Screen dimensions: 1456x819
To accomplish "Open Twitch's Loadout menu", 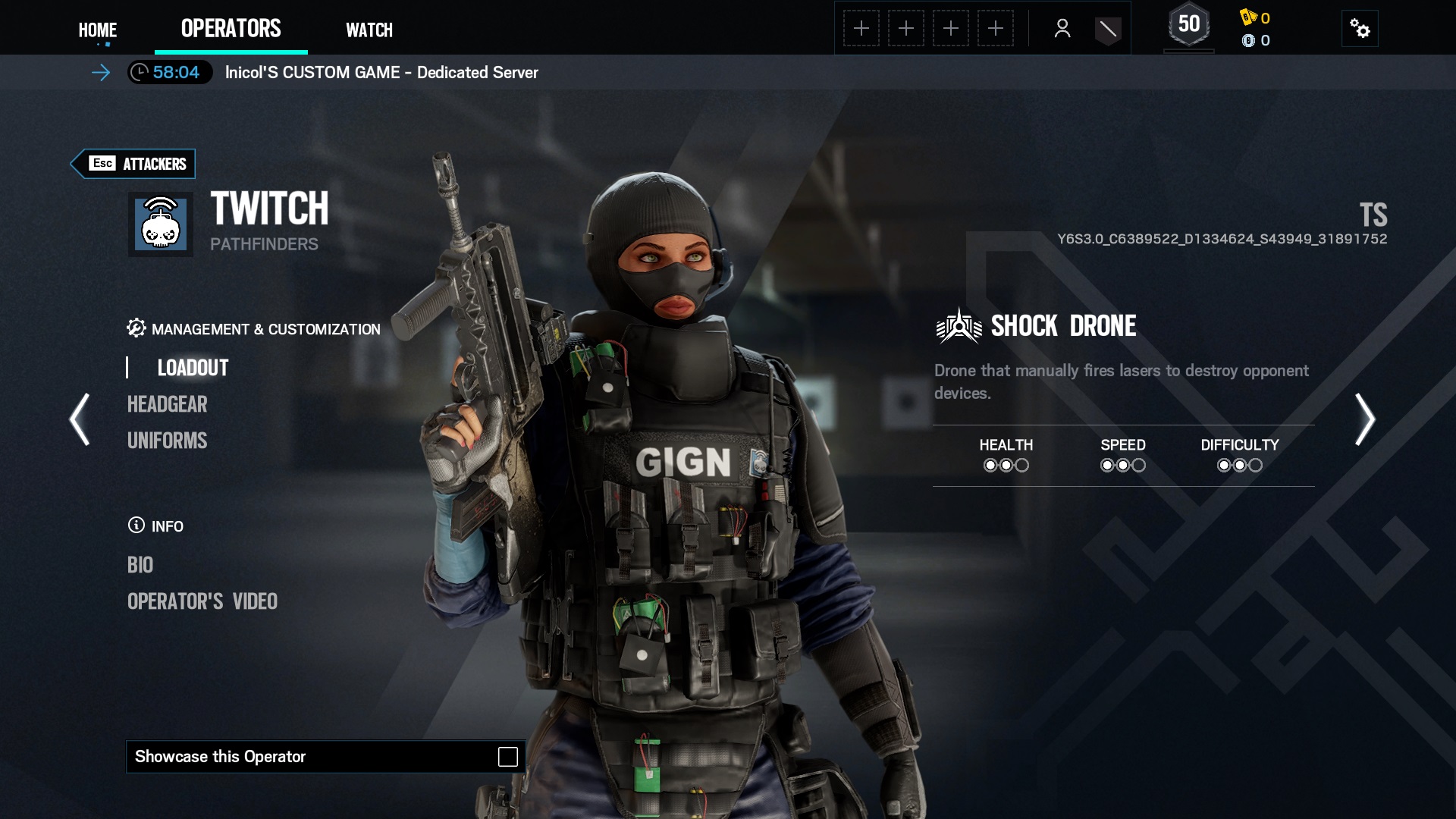I will (x=193, y=368).
